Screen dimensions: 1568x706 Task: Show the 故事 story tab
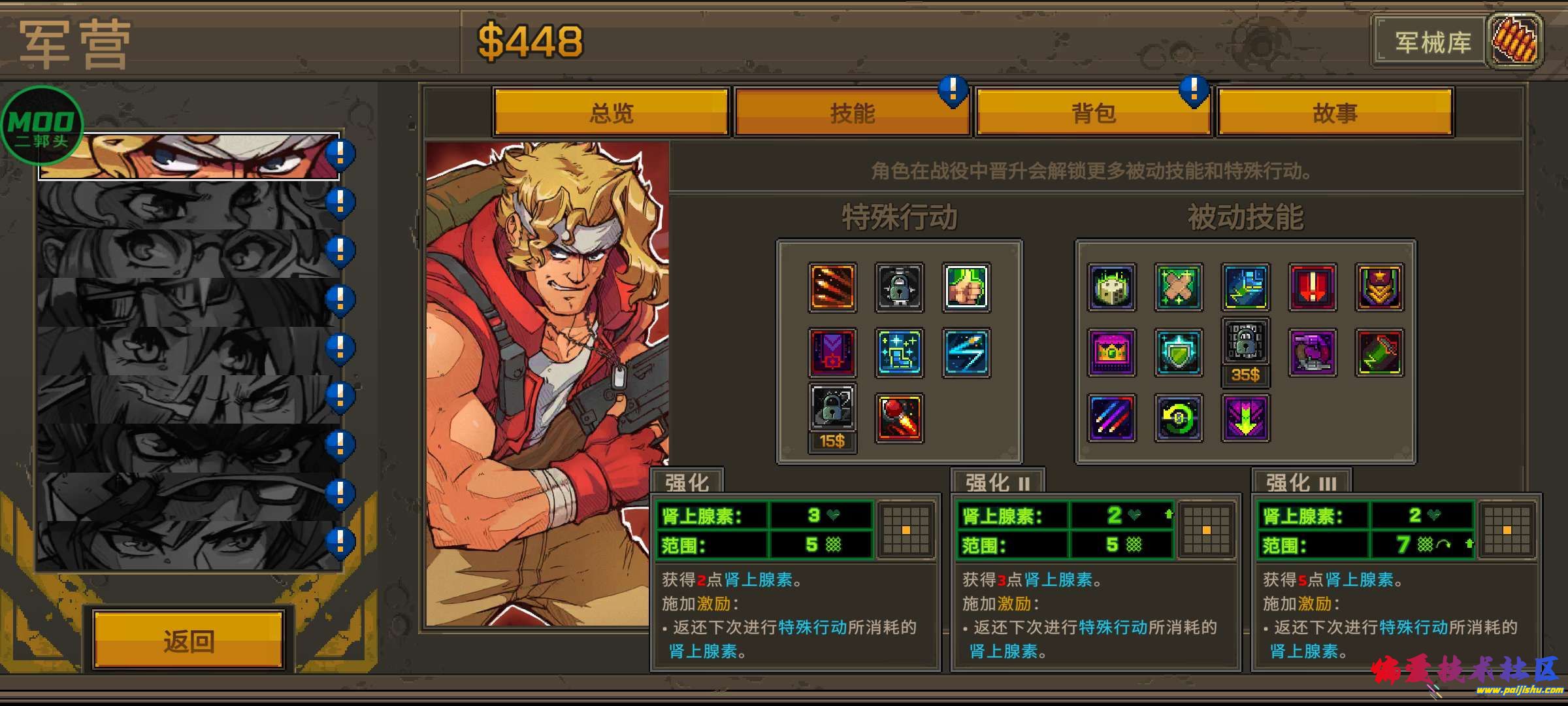(x=1335, y=112)
